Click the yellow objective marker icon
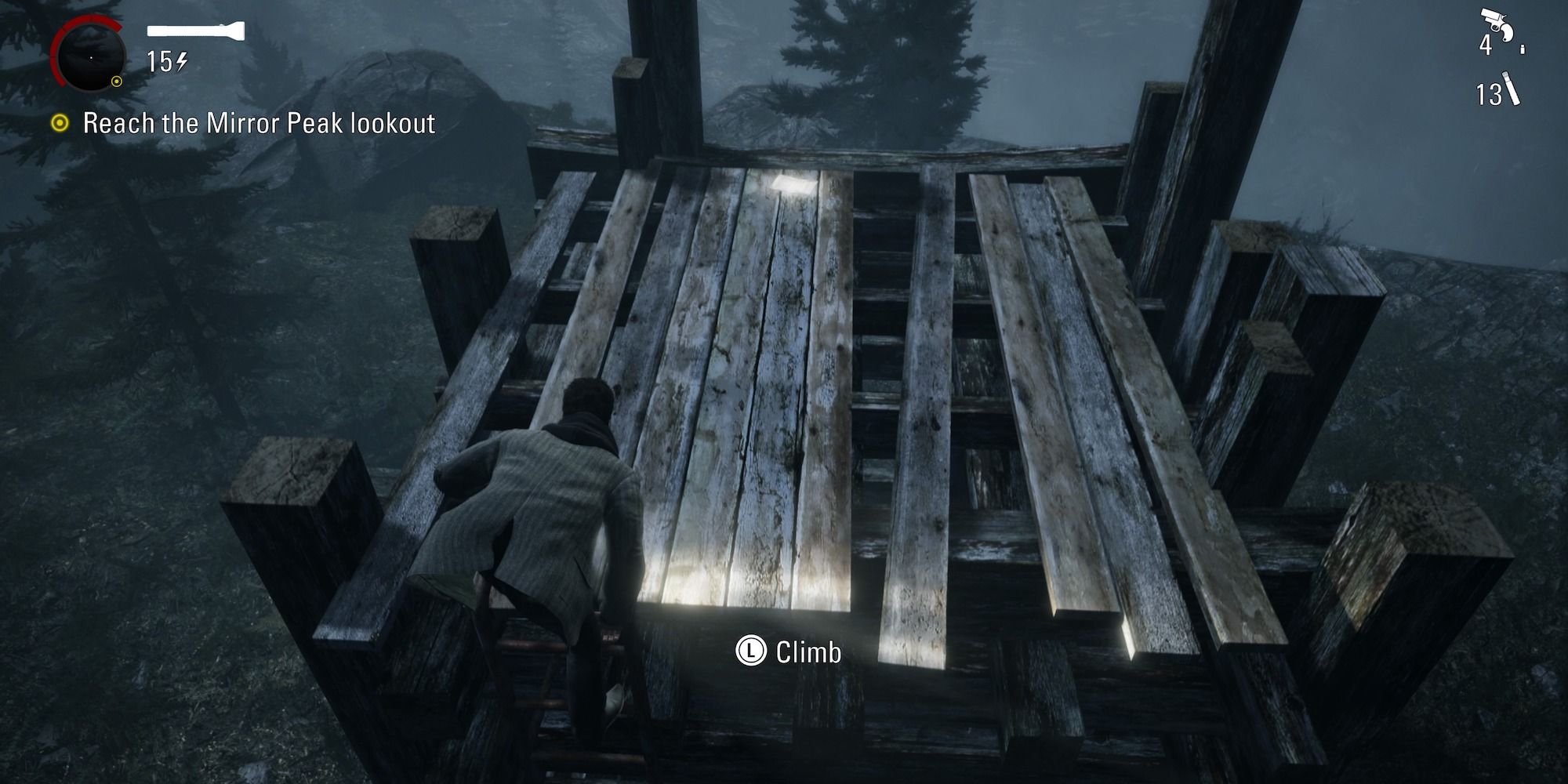This screenshot has width=1568, height=784. (x=60, y=122)
